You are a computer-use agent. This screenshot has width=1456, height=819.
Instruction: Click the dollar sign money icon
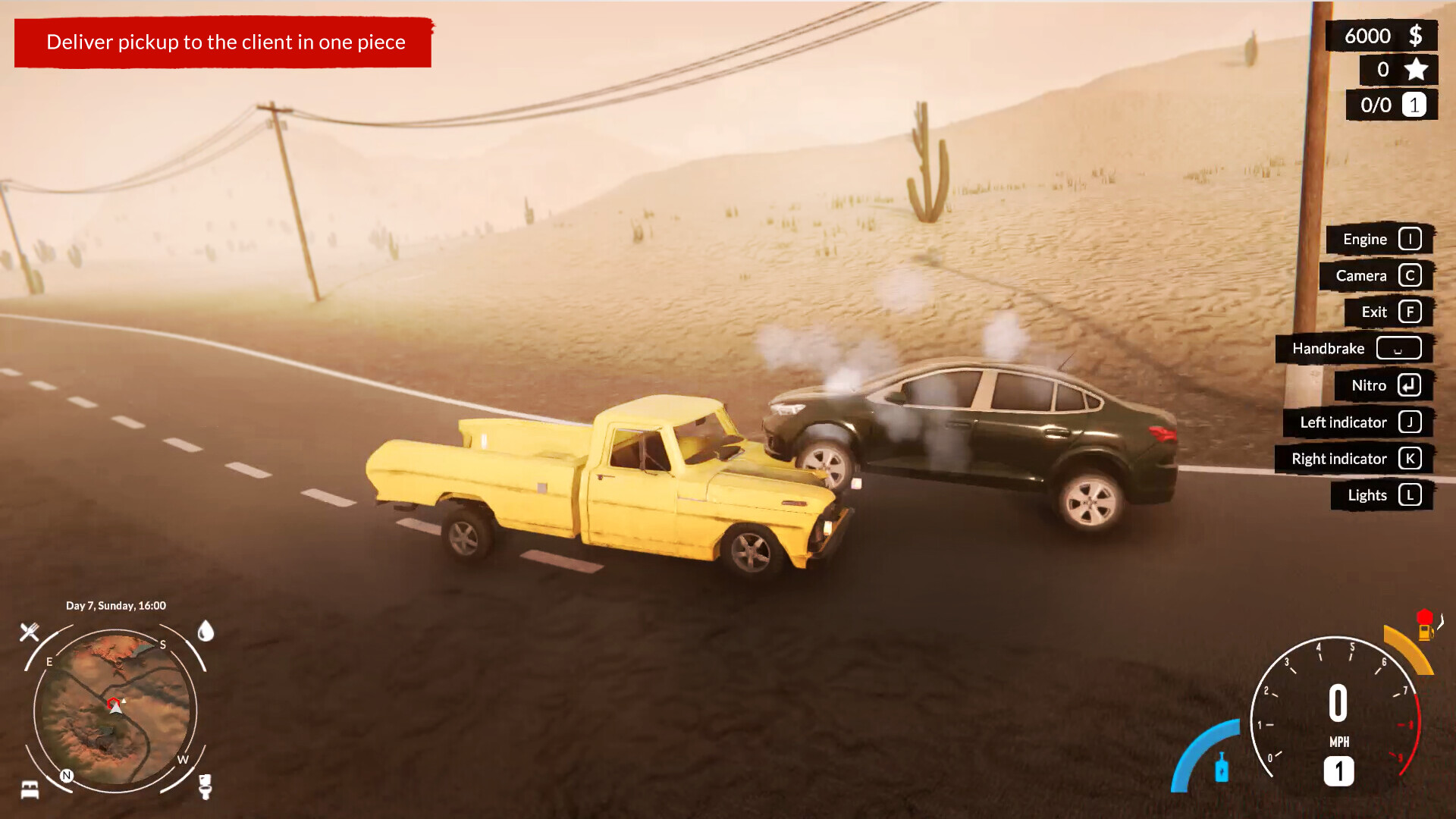click(1415, 35)
